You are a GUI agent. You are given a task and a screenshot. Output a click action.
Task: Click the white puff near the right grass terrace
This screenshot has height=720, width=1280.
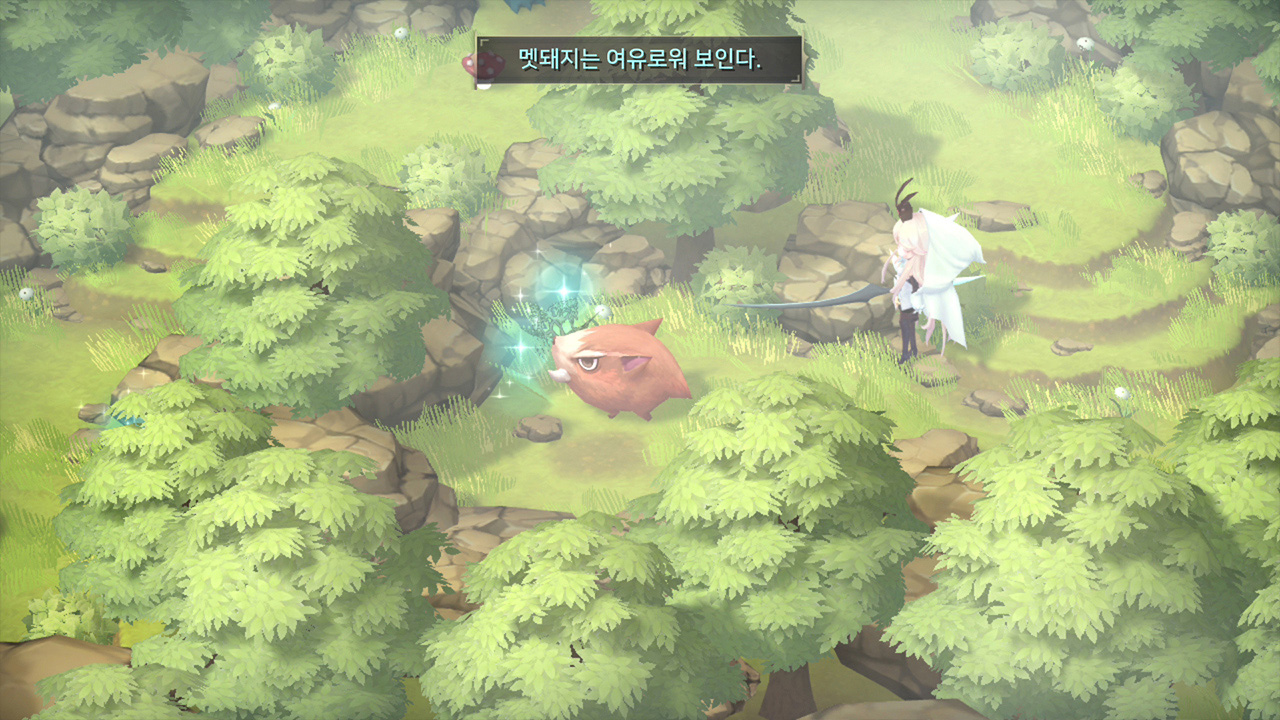pos(1121,392)
